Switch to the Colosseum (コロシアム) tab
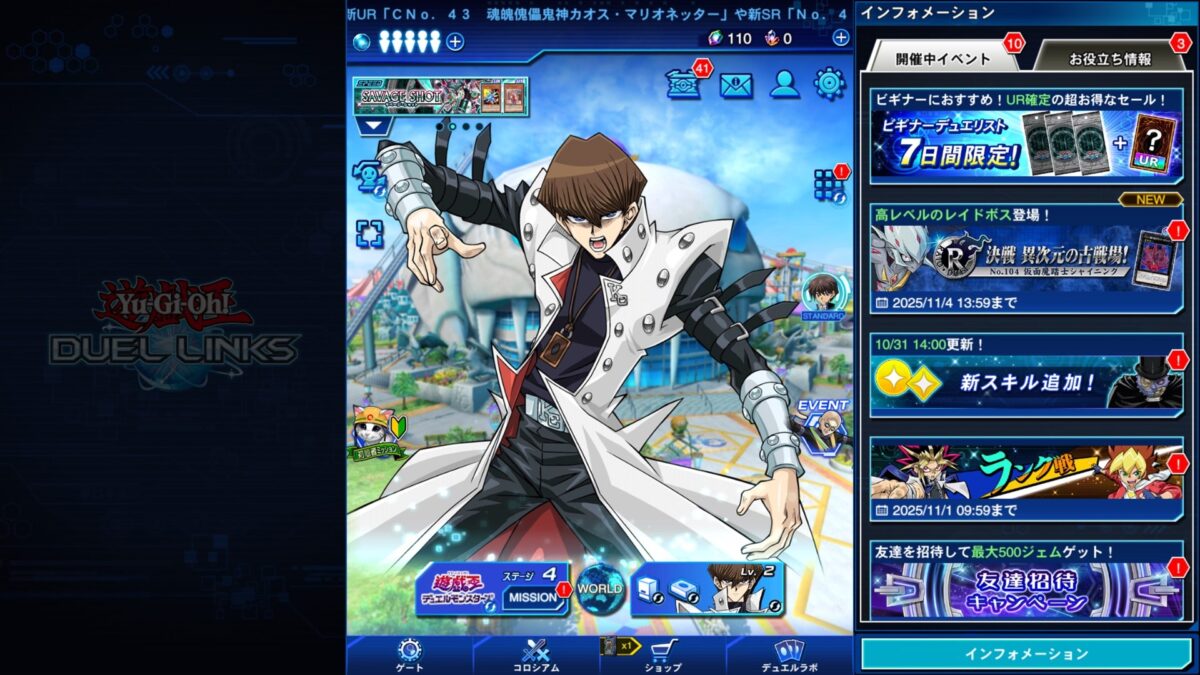This screenshot has width=1200, height=675. 536,655
